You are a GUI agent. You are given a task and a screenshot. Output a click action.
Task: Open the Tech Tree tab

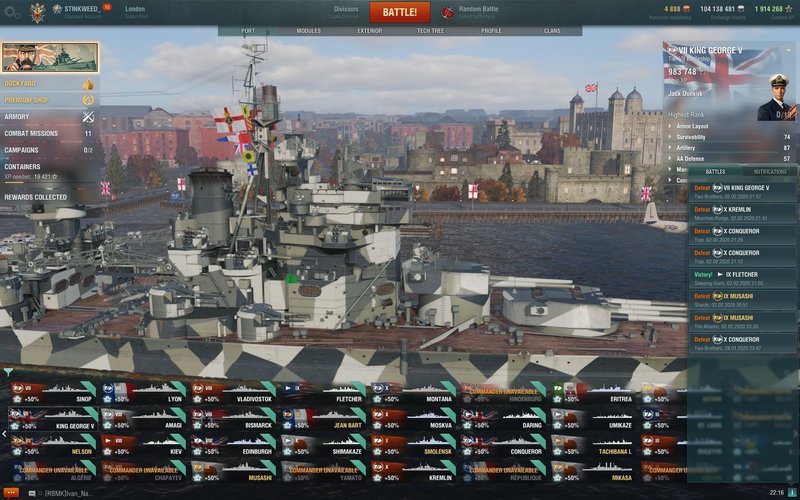click(431, 31)
